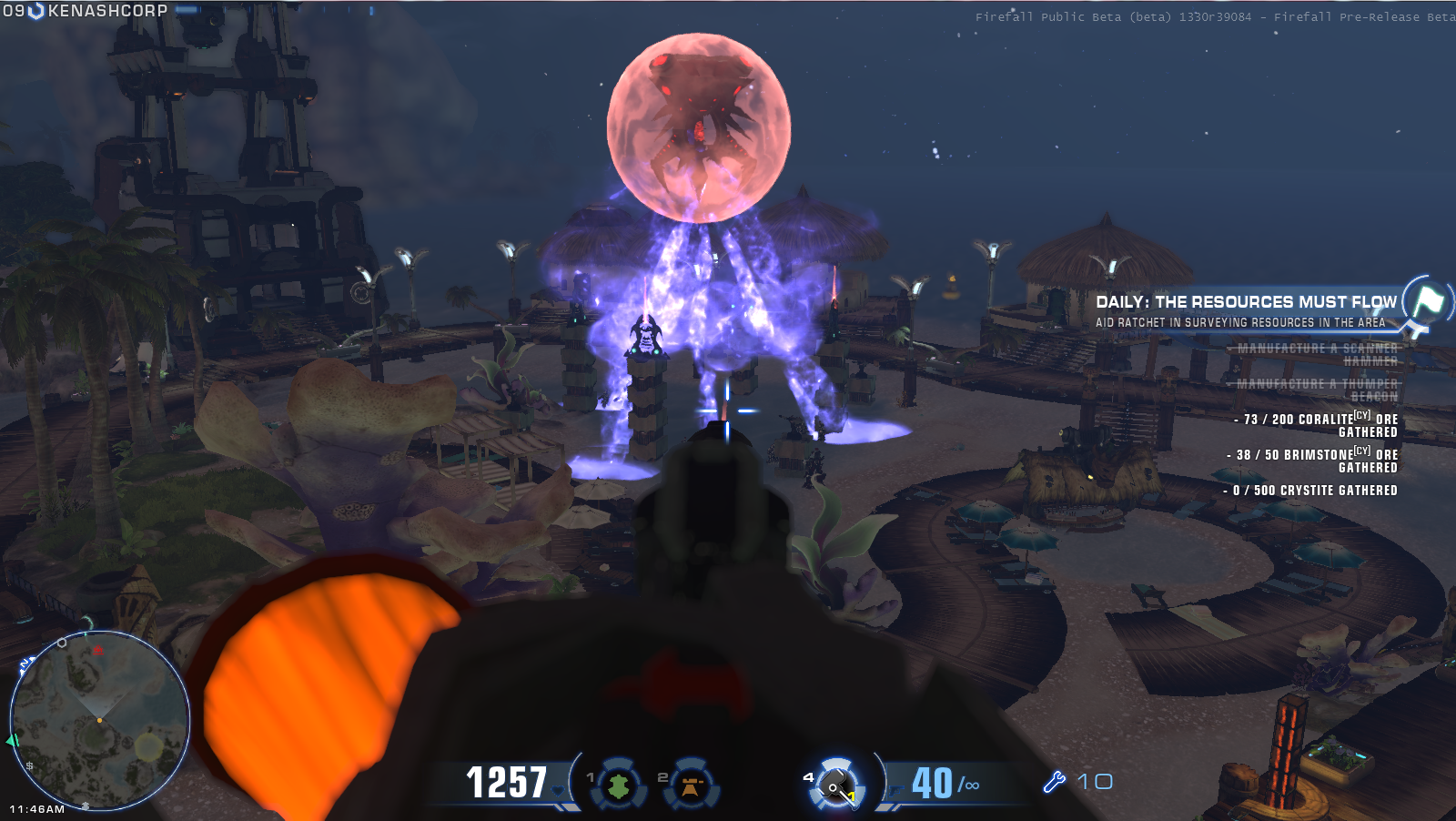1456x821 pixels.
Task: Select the thumper ability in slot 2
Action: click(689, 784)
